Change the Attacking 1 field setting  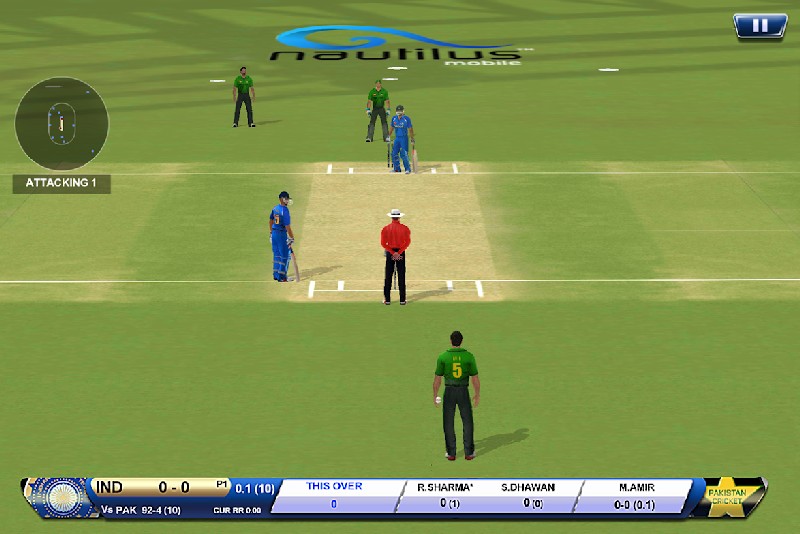(x=61, y=184)
